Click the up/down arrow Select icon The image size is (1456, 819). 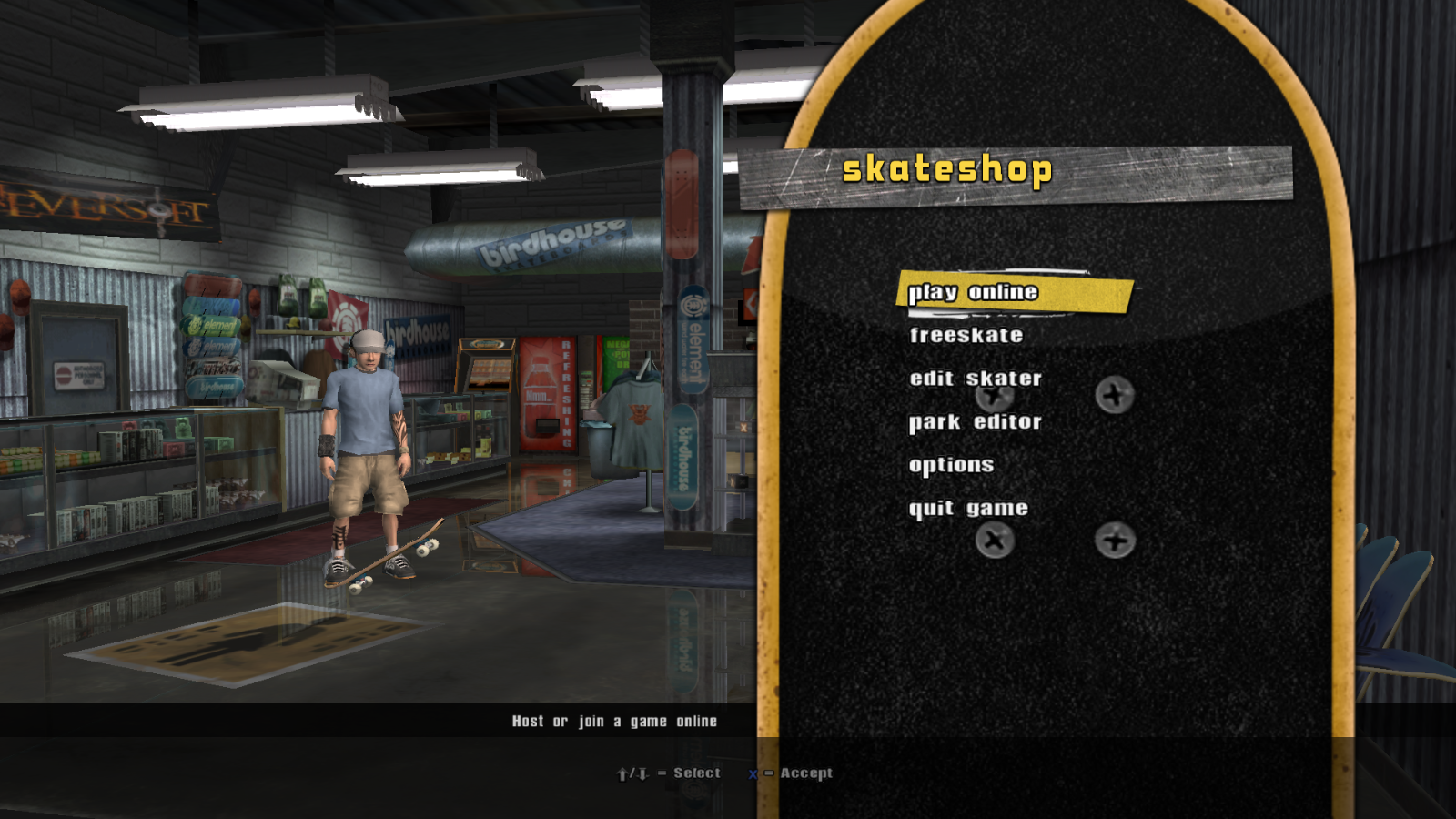tap(634, 773)
